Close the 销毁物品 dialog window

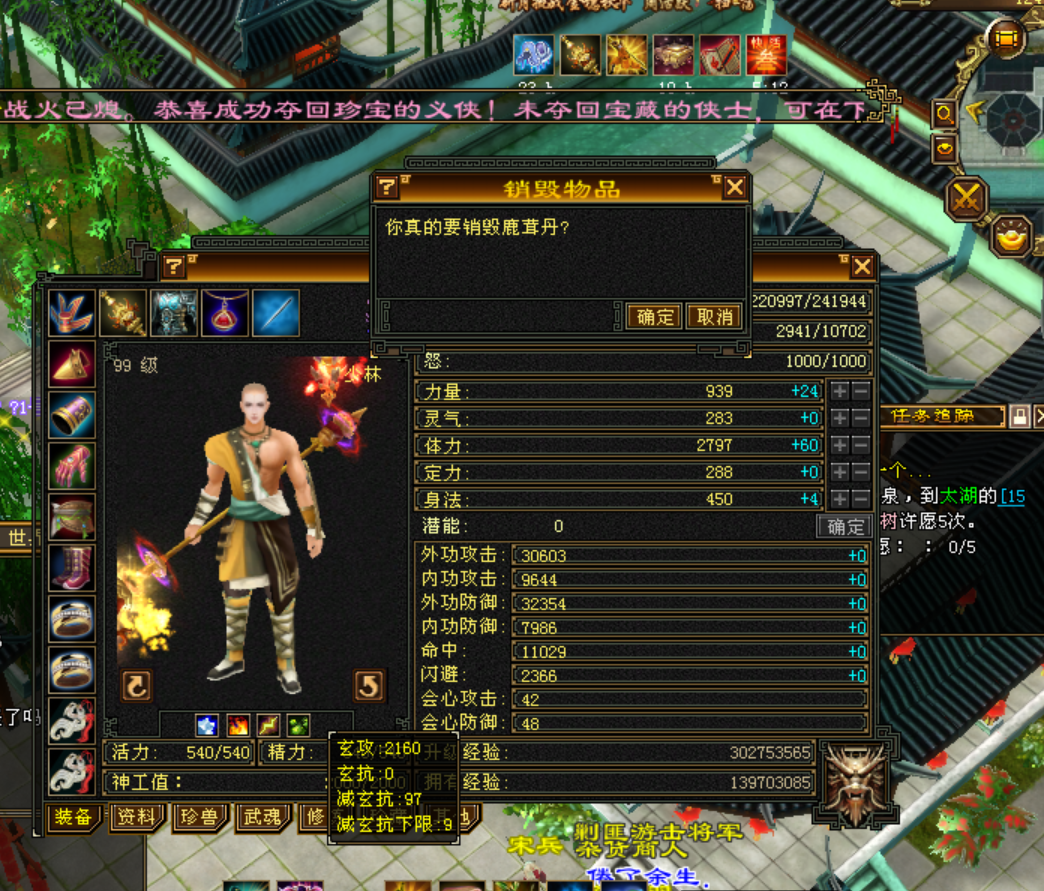(x=735, y=187)
